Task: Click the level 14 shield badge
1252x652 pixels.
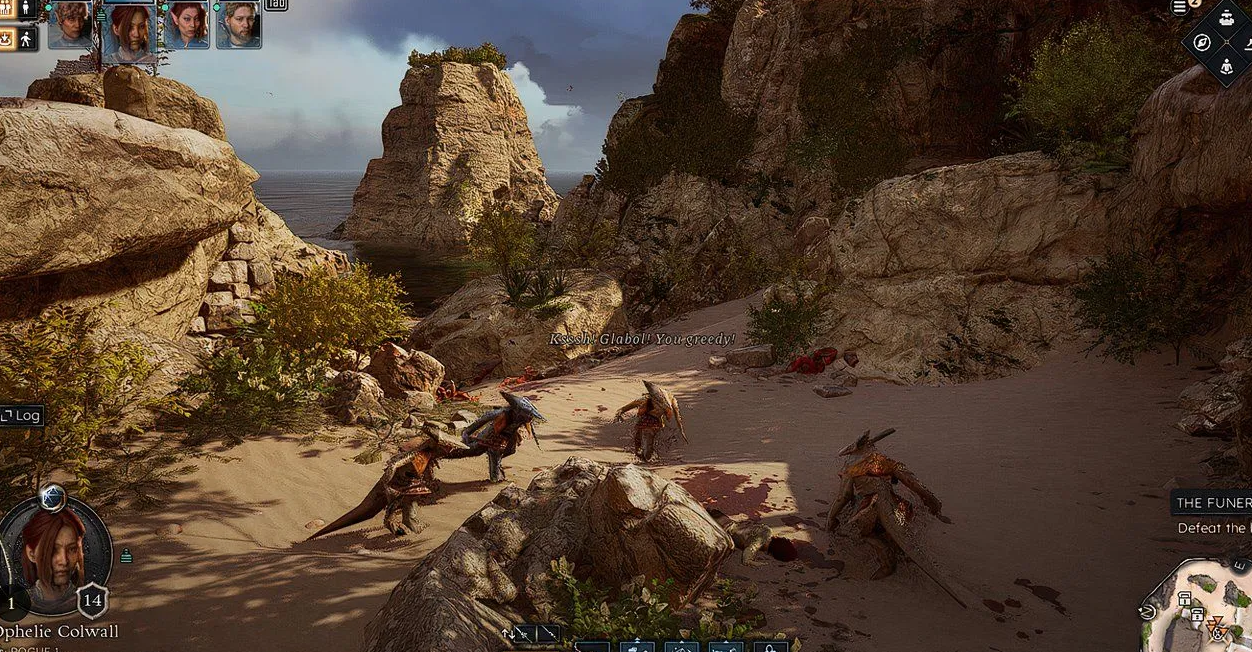Action: (x=92, y=601)
